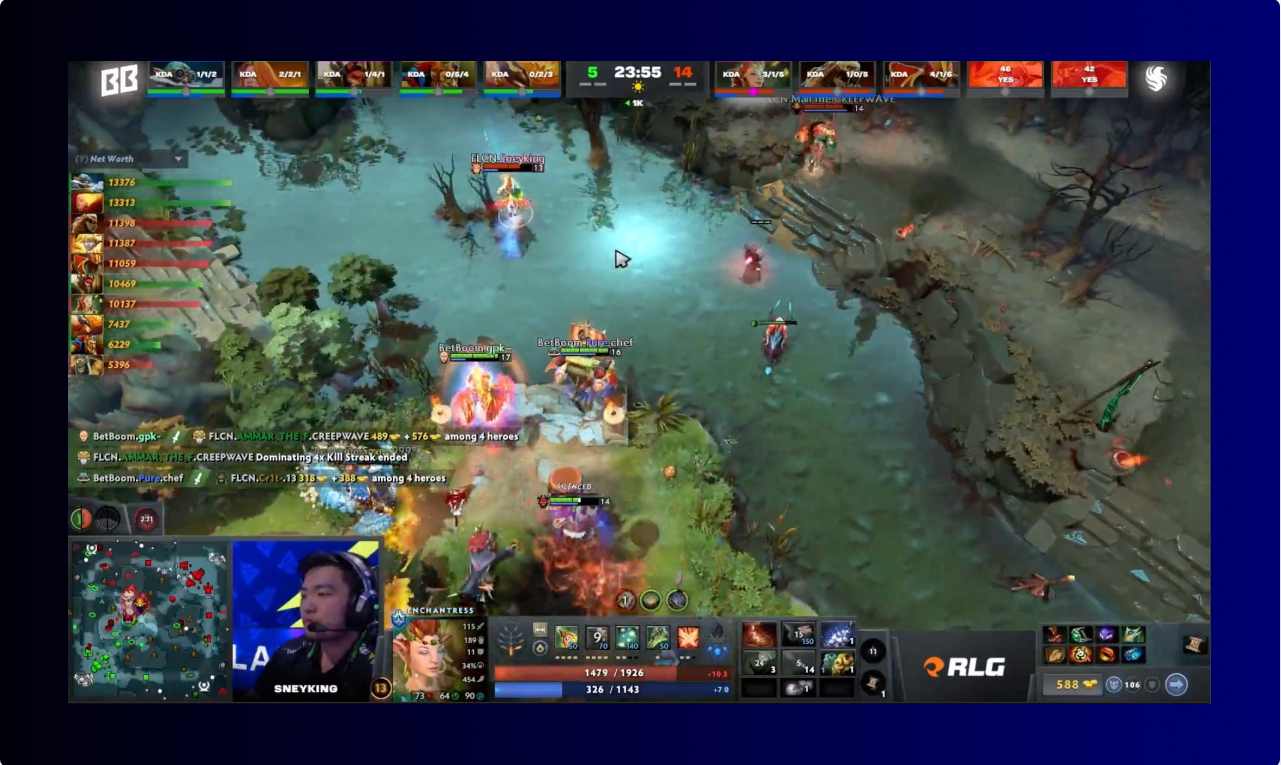
Task: Click the Roshan timer icon near minimap
Action: (x=147, y=518)
